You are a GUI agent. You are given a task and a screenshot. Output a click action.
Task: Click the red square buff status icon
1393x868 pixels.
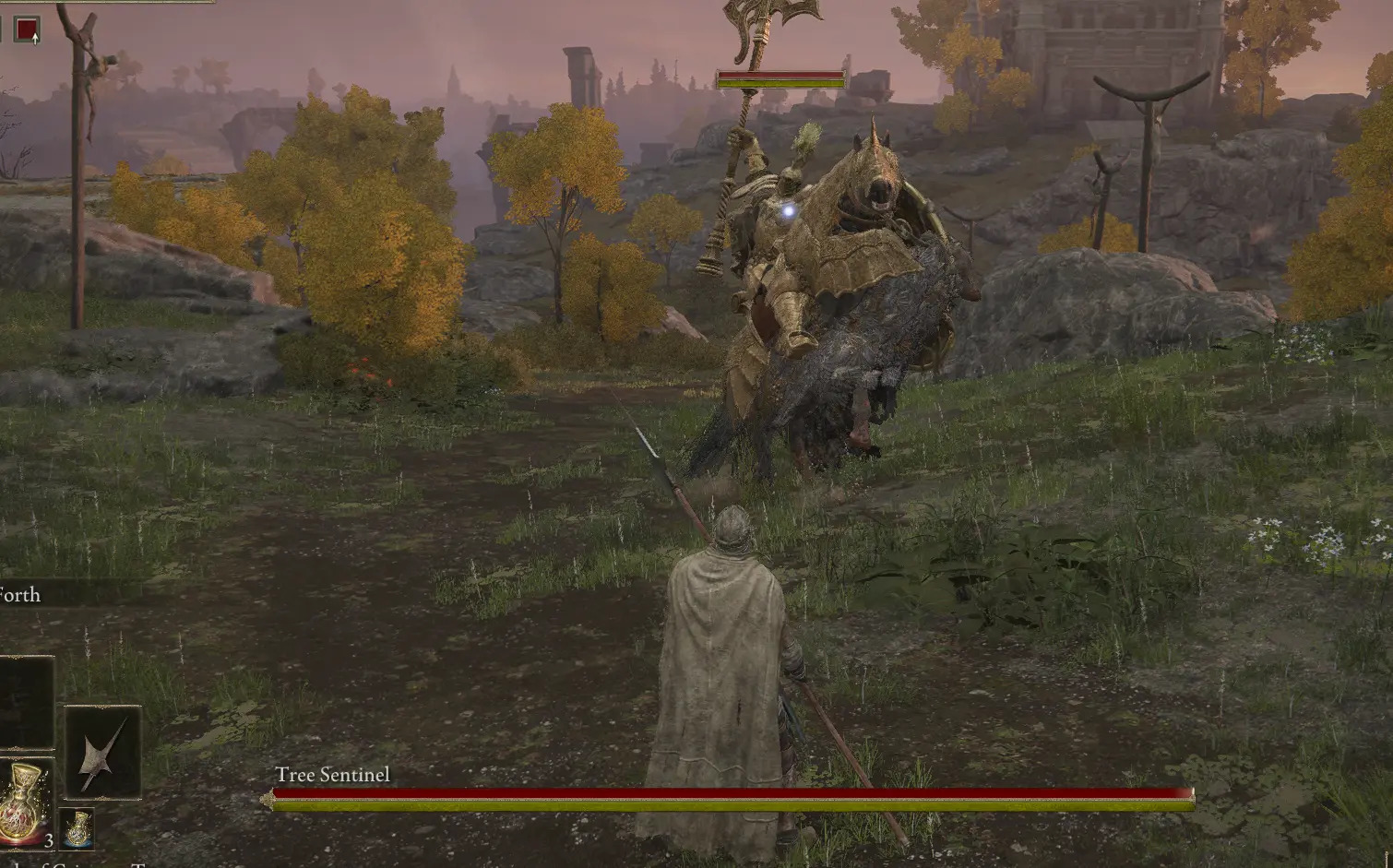click(28, 30)
